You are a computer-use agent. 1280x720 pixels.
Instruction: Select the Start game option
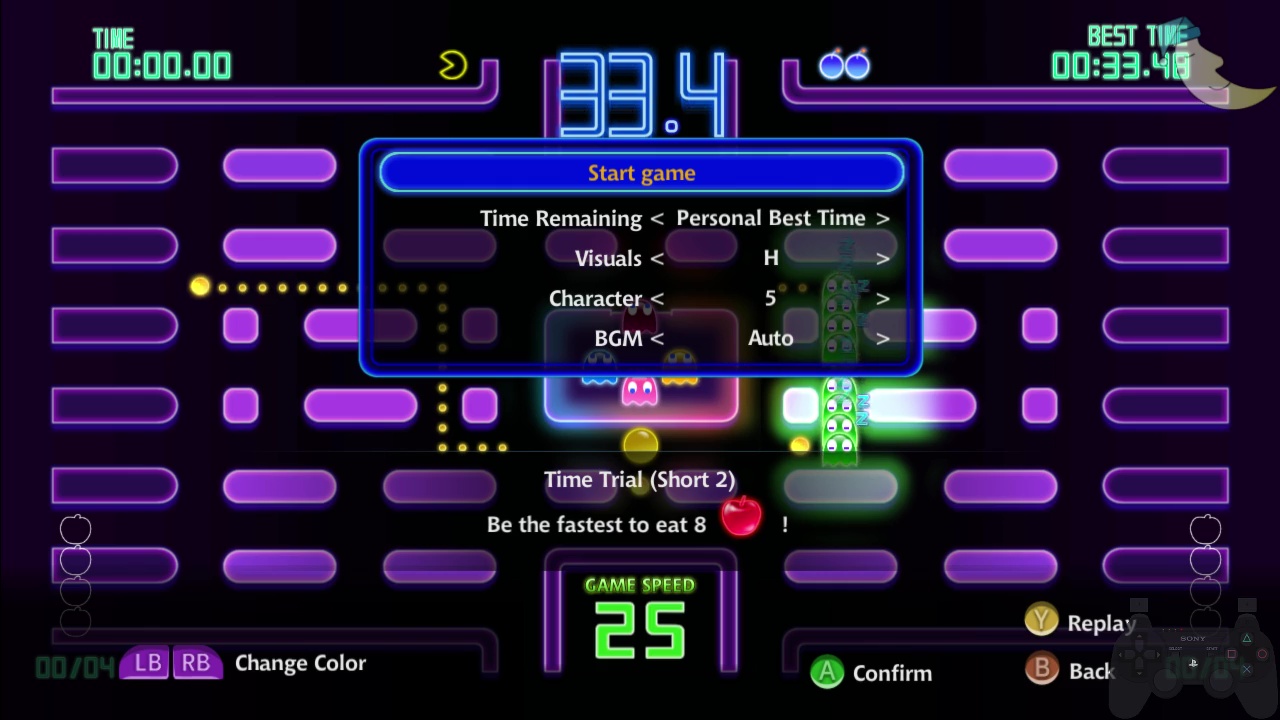pyautogui.click(x=641, y=173)
